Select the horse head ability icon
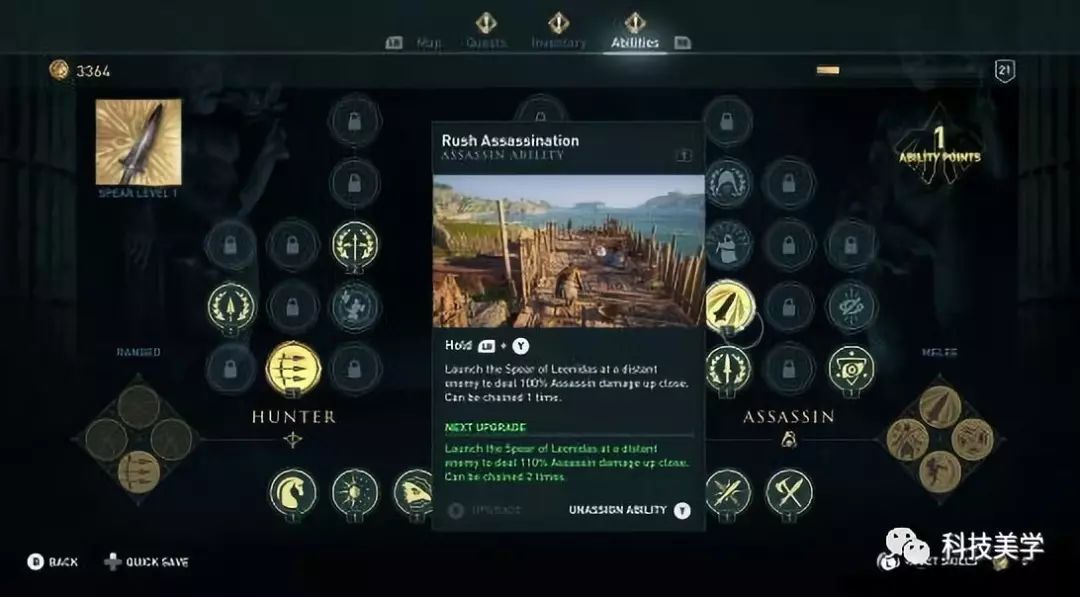The width and height of the screenshot is (1080, 597). tap(292, 492)
